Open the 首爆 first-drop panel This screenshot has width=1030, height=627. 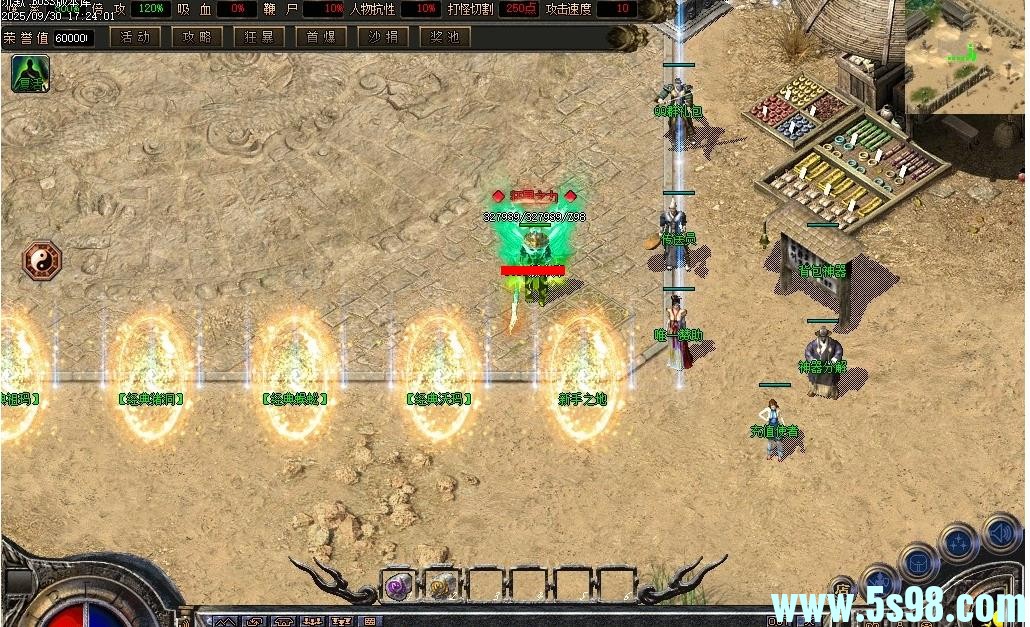321,38
